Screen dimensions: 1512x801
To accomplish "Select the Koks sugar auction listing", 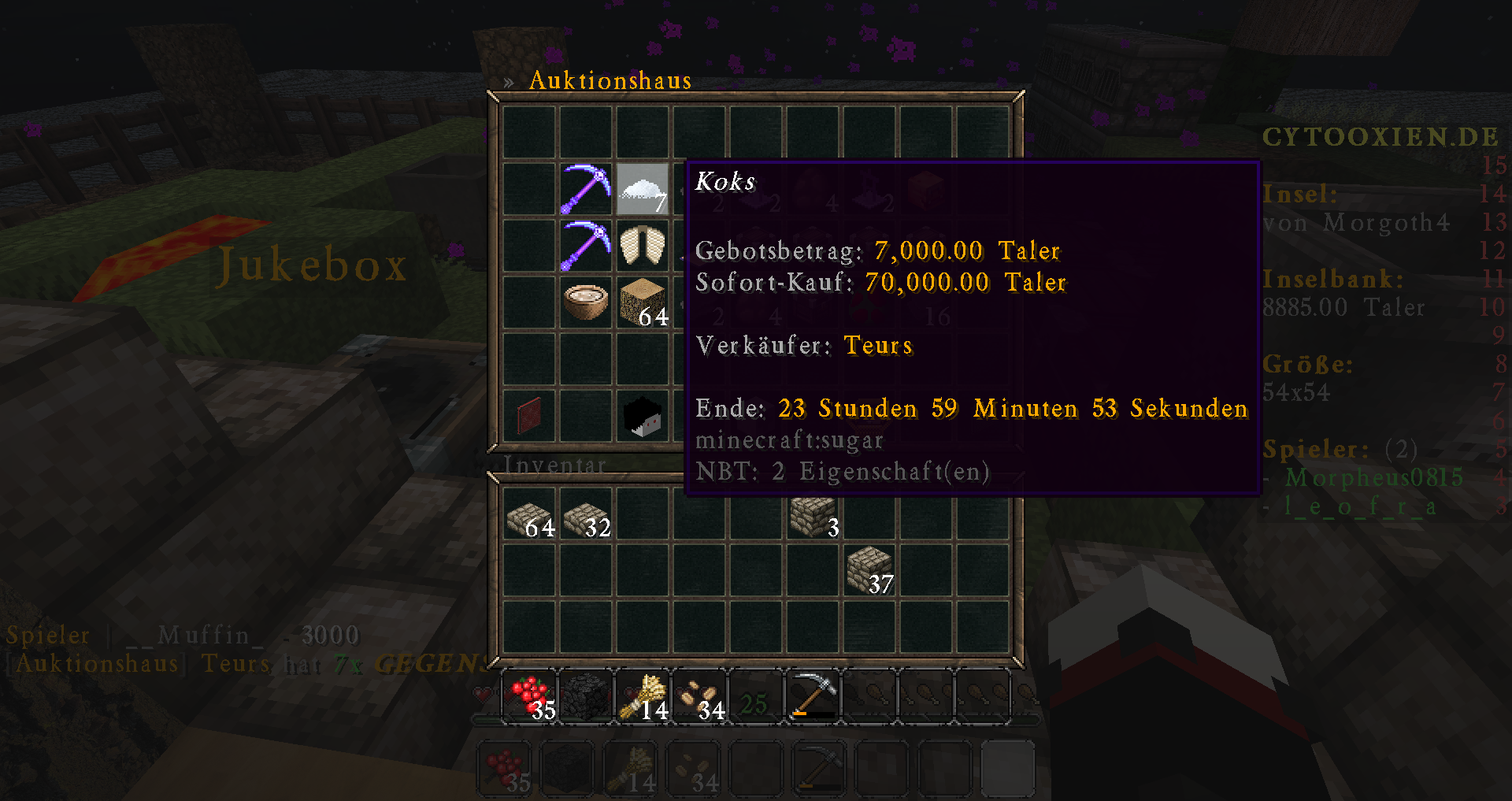I will 642,189.
